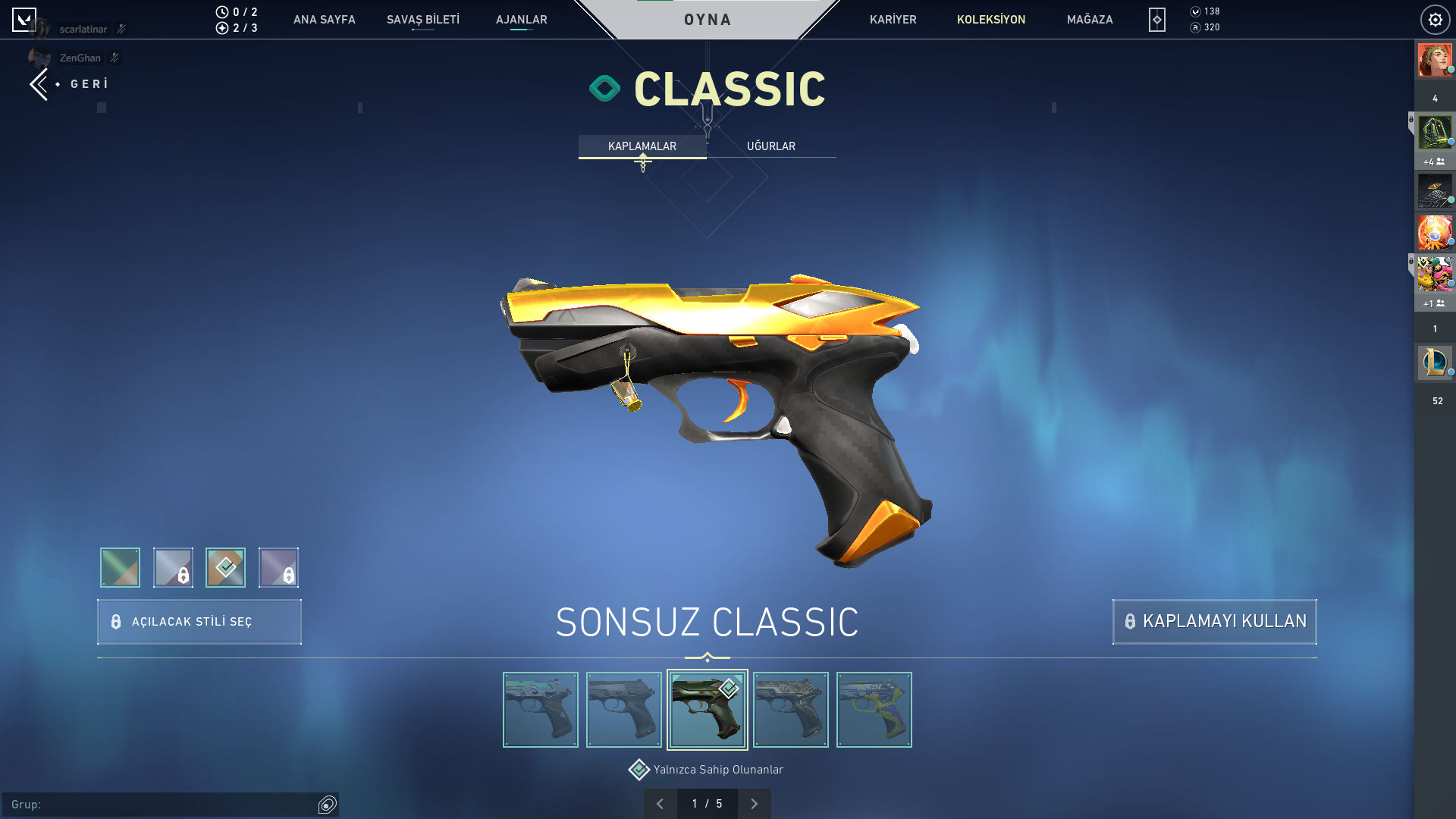This screenshot has height=819, width=1456.
Task: Click the OYNA play button
Action: click(x=708, y=20)
